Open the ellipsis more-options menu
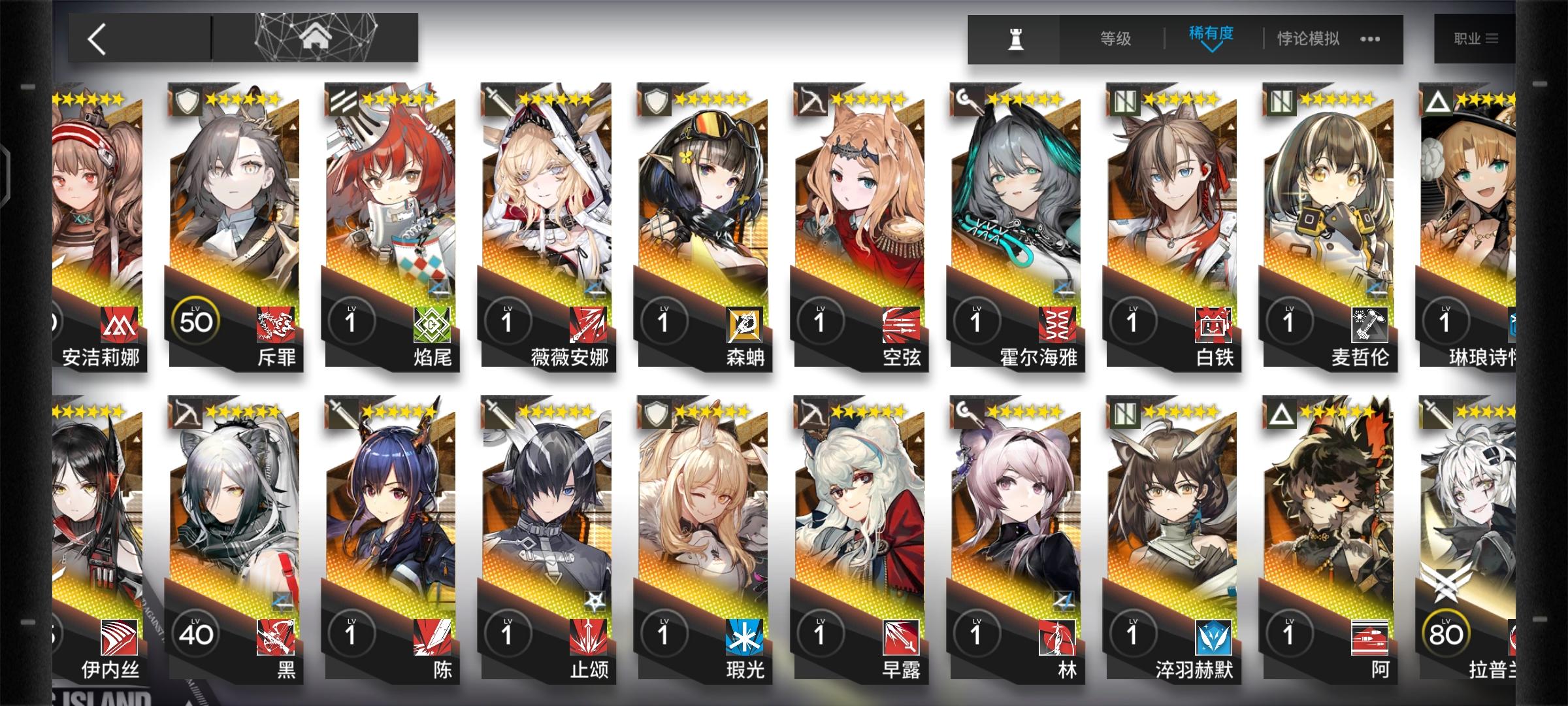 1370,39
